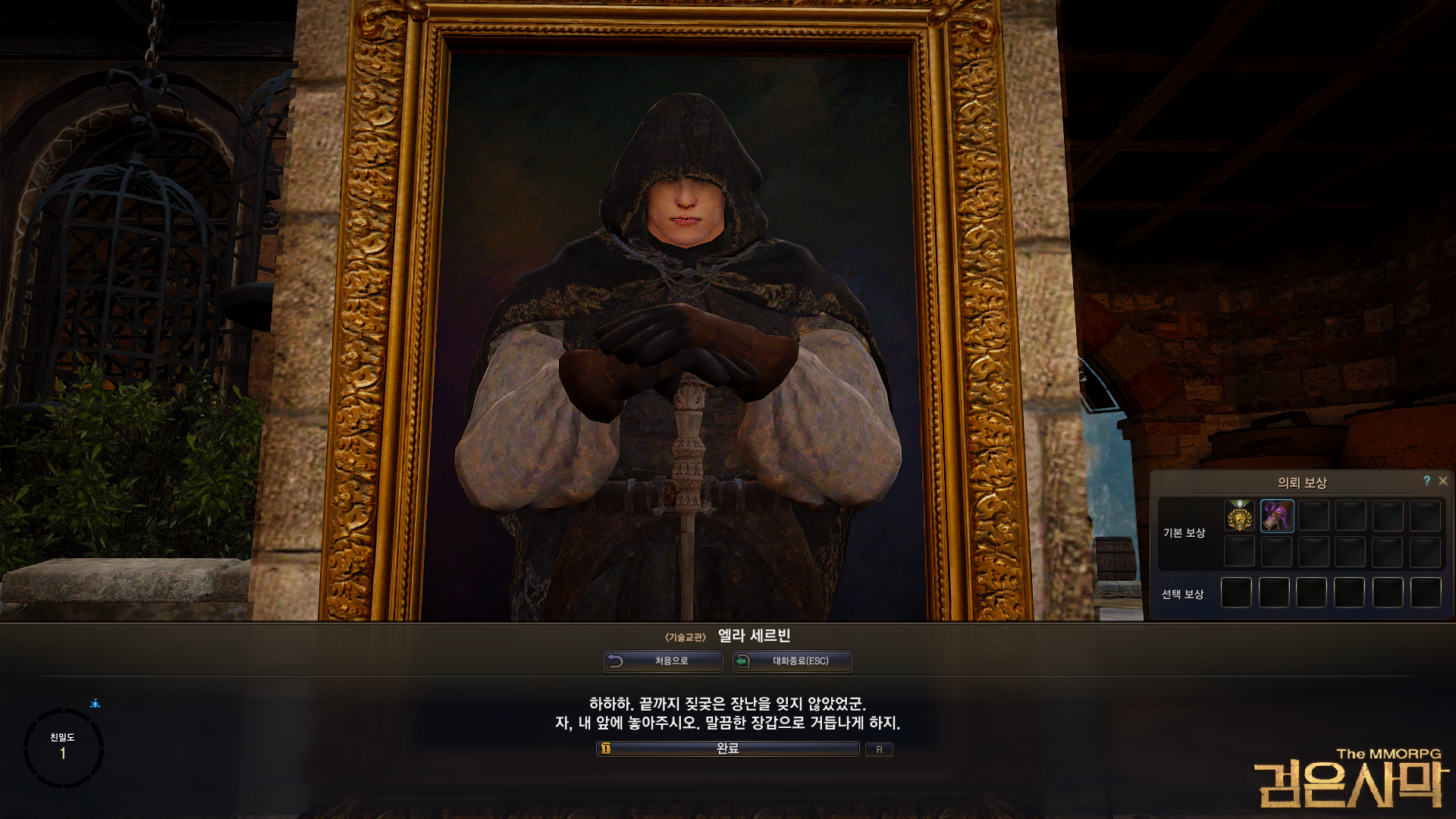Click the first empty slot in 기본 보상 row
Image resolution: width=1456 pixels, height=819 pixels.
pos(1313,515)
